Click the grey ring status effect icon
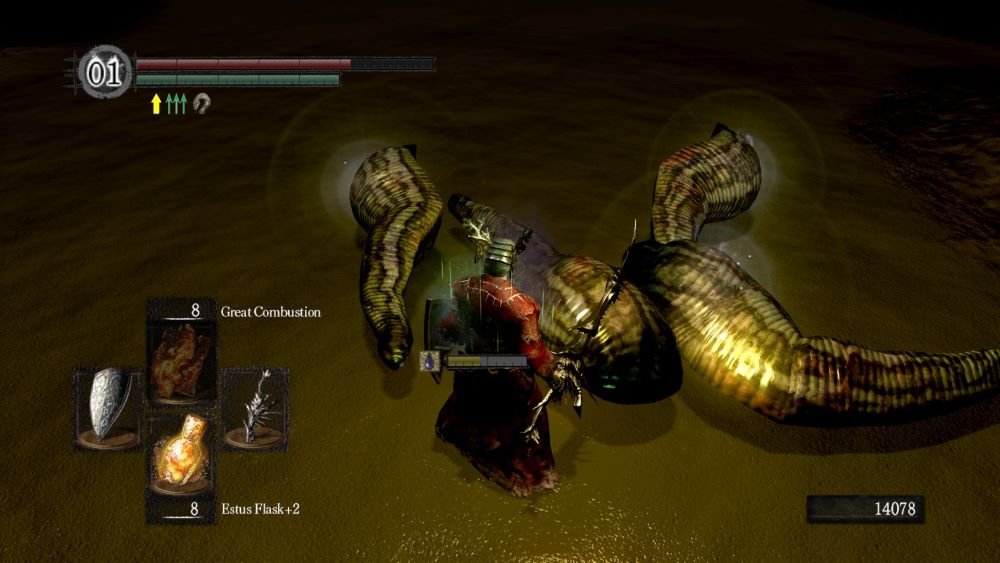The height and width of the screenshot is (563, 1000). pyautogui.click(x=201, y=103)
